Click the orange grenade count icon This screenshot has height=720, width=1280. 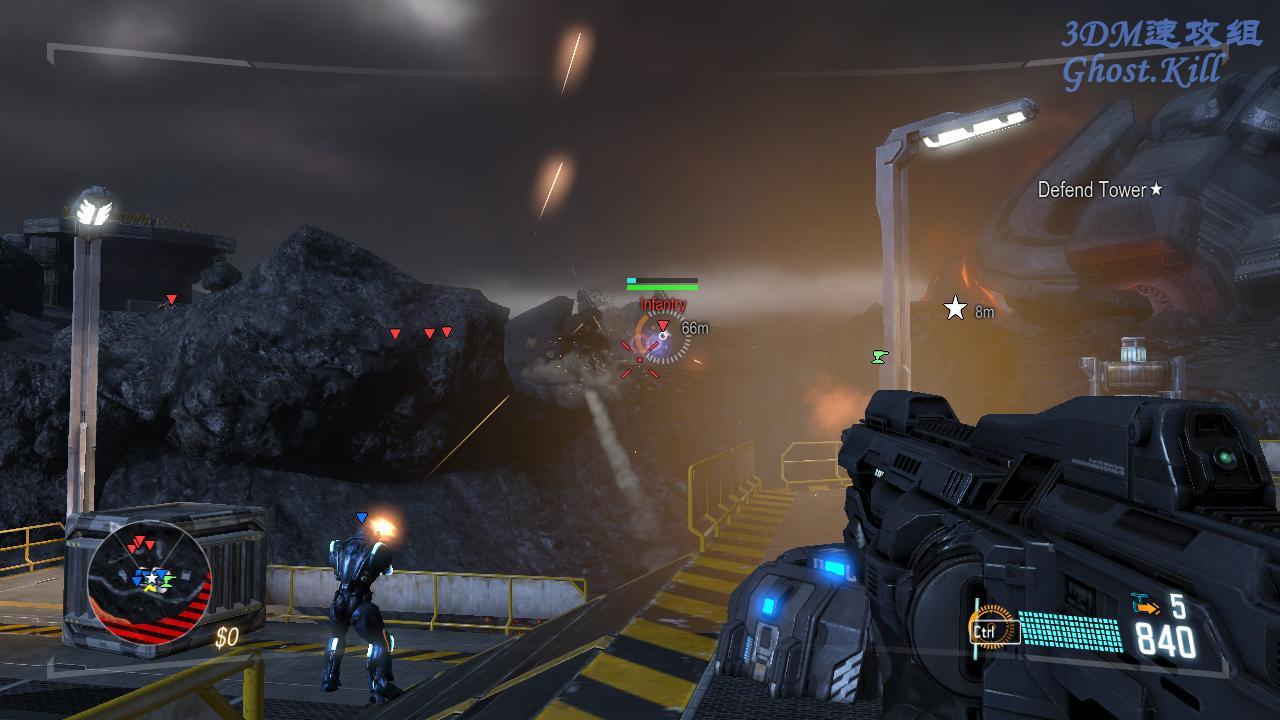click(x=1145, y=603)
